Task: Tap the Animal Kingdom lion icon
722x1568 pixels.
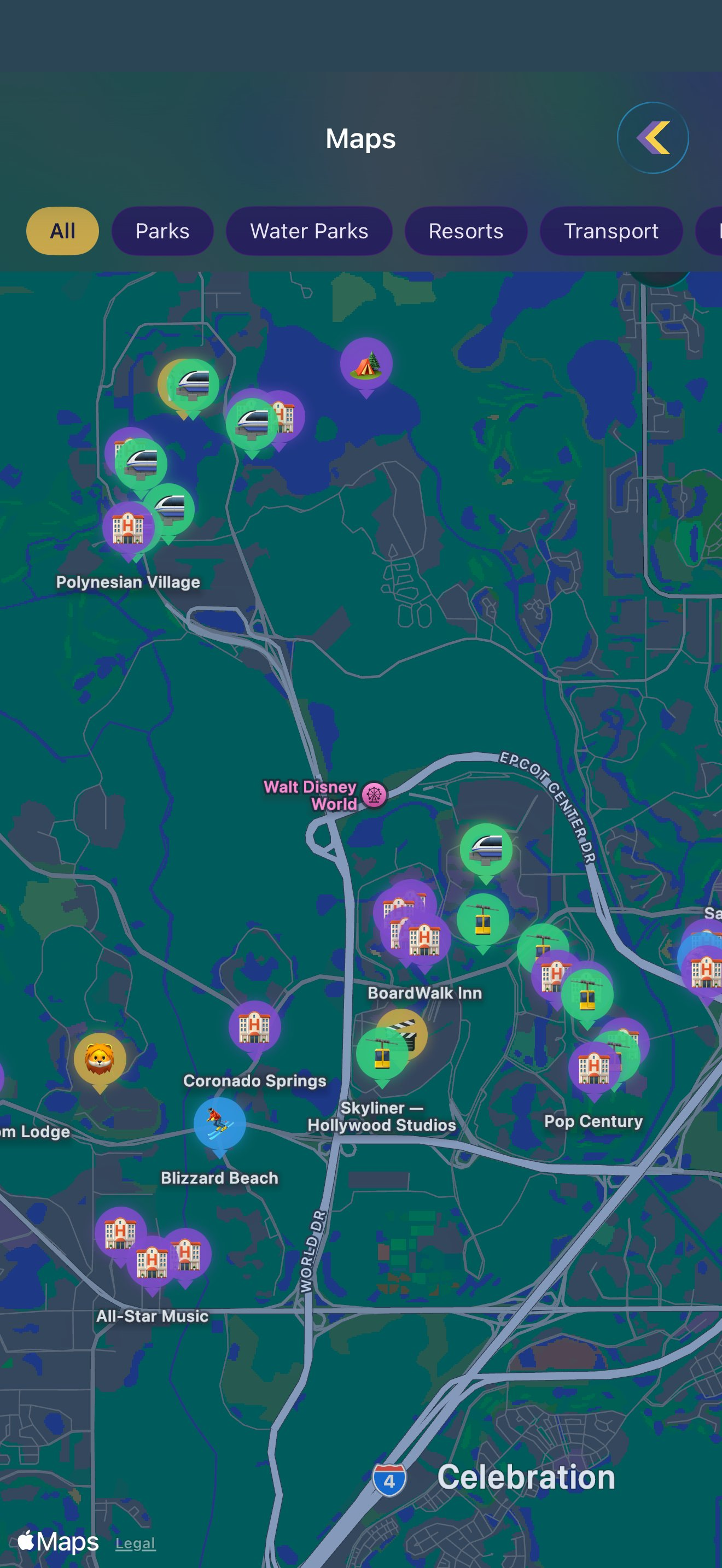Action: point(101,1059)
